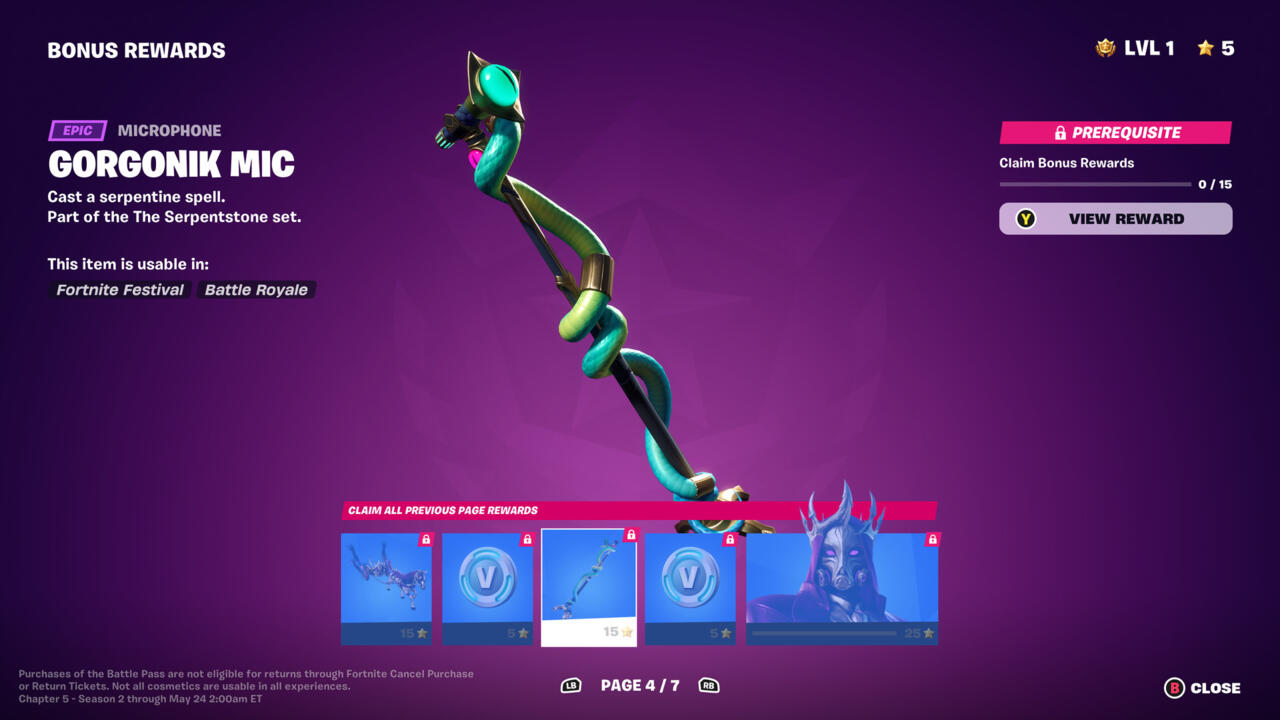Select the Gorgonik Mic reward tile

[589, 588]
